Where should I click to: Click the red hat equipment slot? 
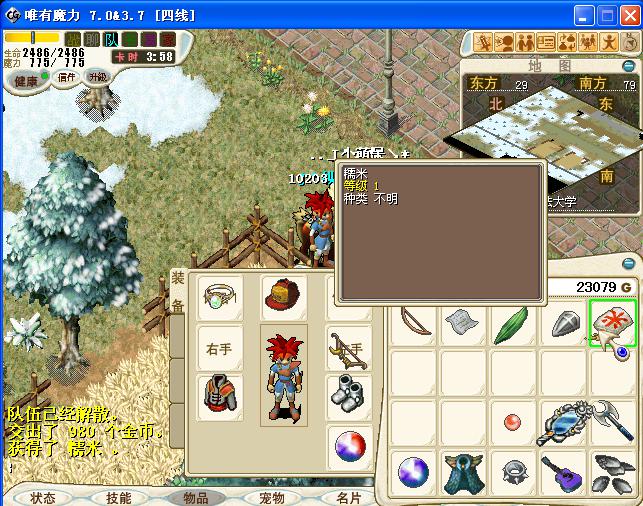click(284, 297)
